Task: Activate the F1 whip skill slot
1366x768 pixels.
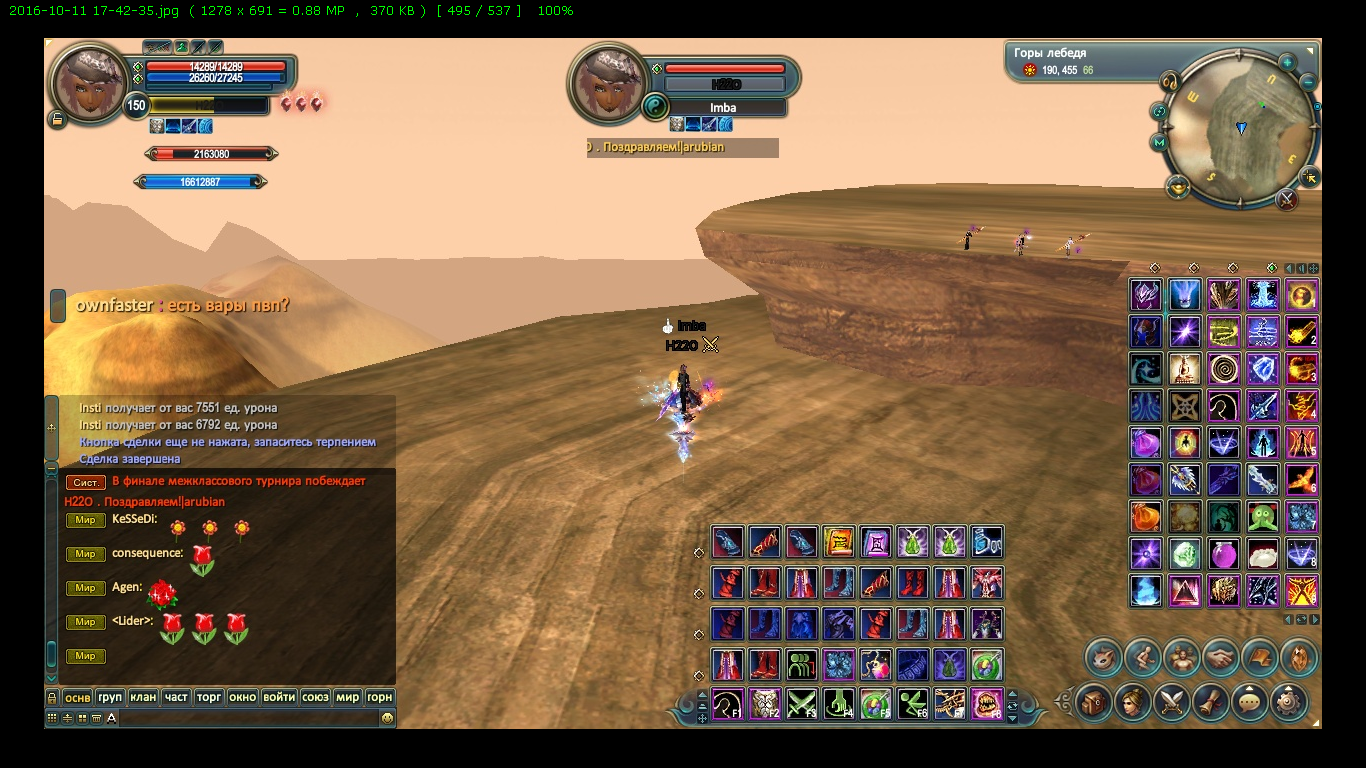Action: 727,704
